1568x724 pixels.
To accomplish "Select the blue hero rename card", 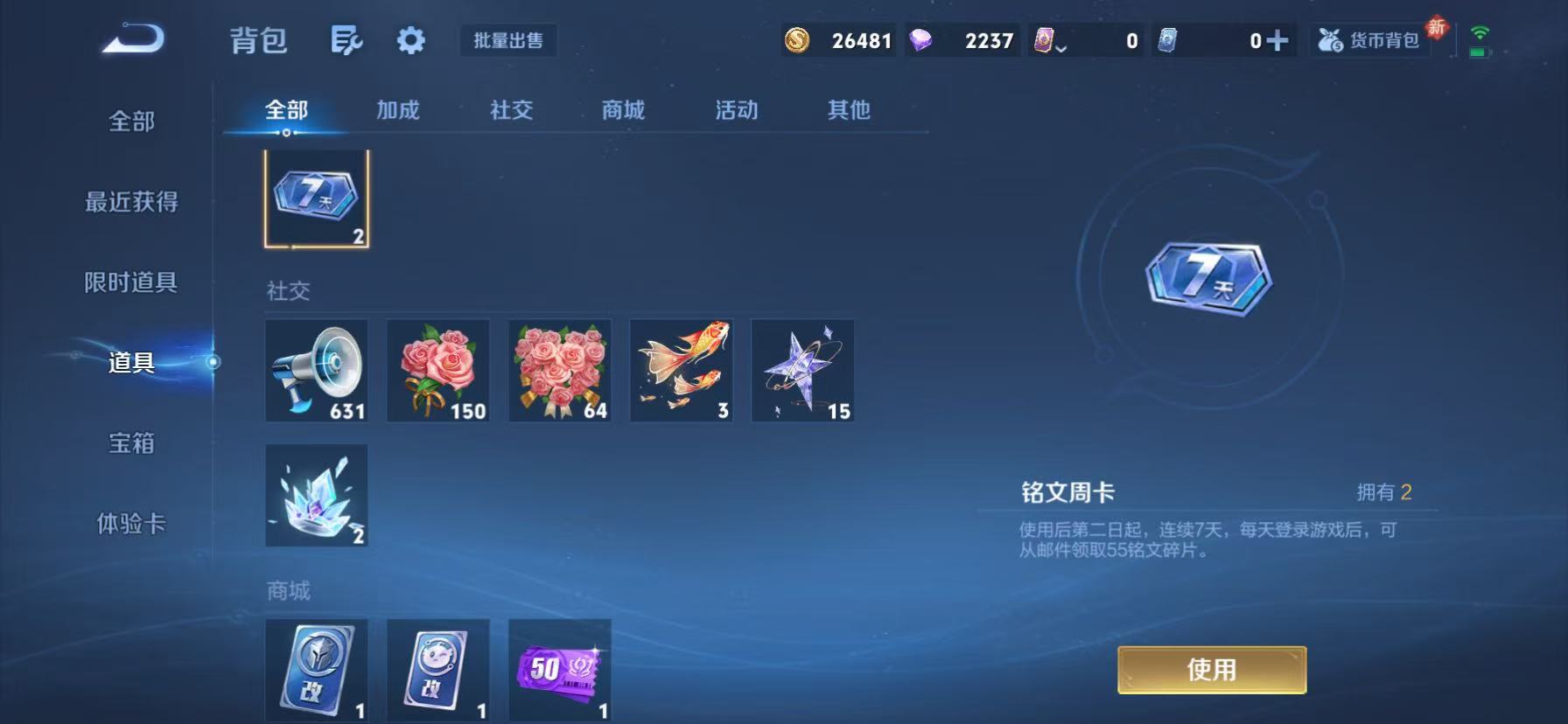I will 315,672.
